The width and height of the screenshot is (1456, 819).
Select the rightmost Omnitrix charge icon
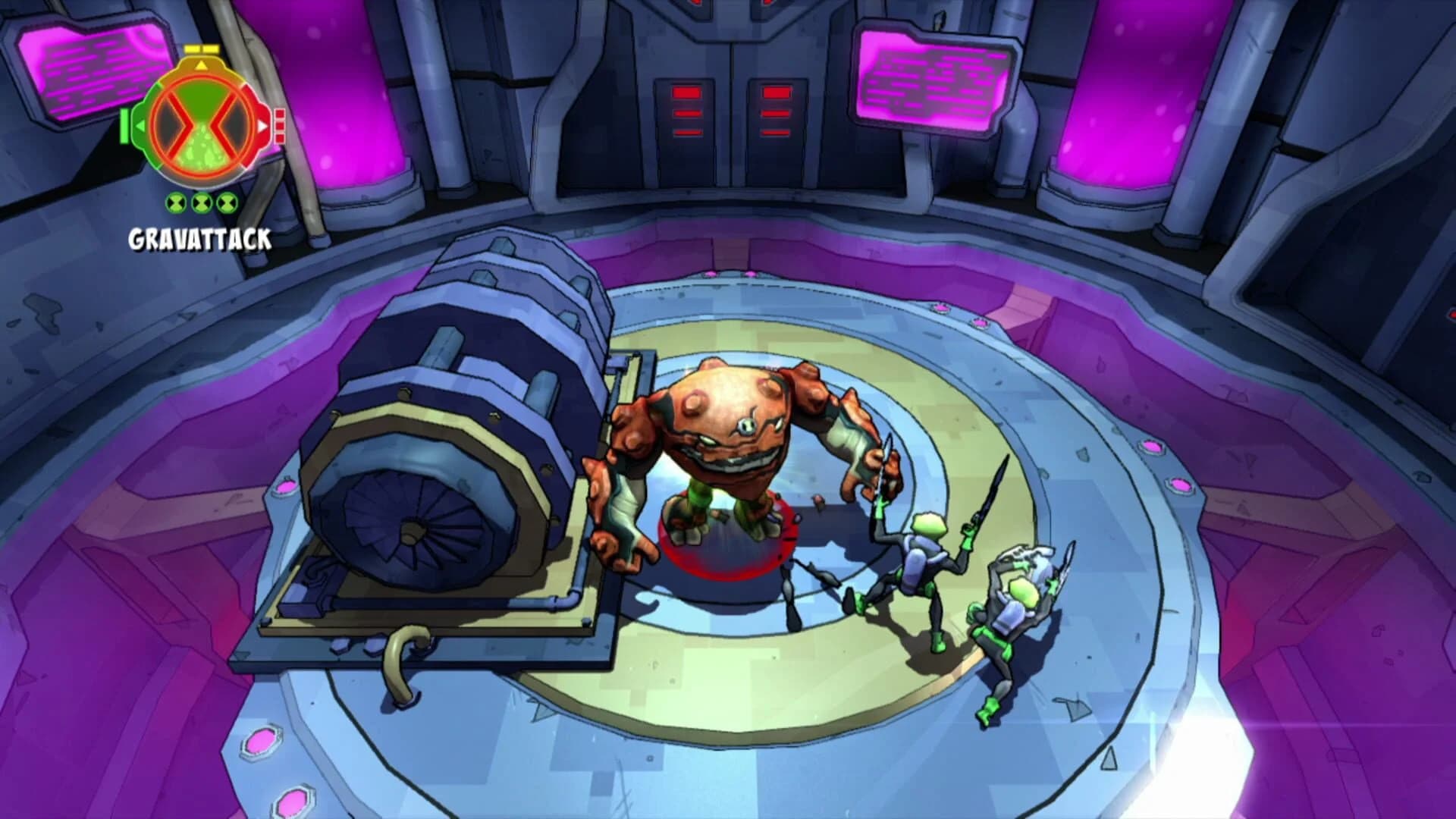(x=226, y=203)
